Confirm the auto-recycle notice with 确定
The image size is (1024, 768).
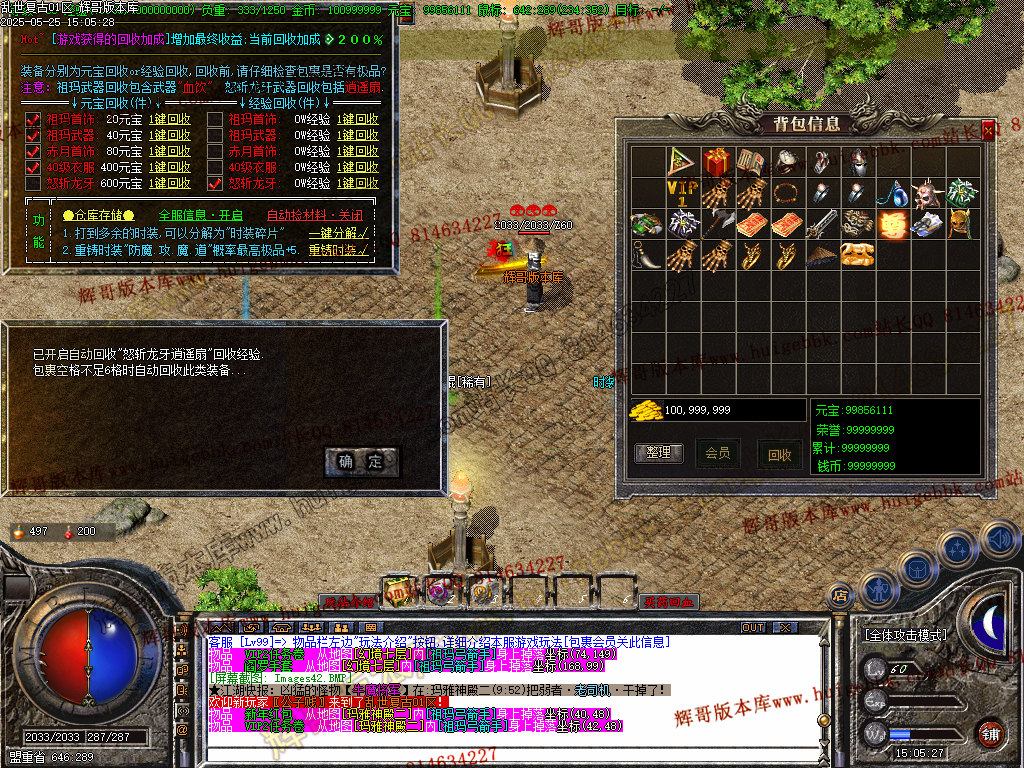pyautogui.click(x=361, y=462)
